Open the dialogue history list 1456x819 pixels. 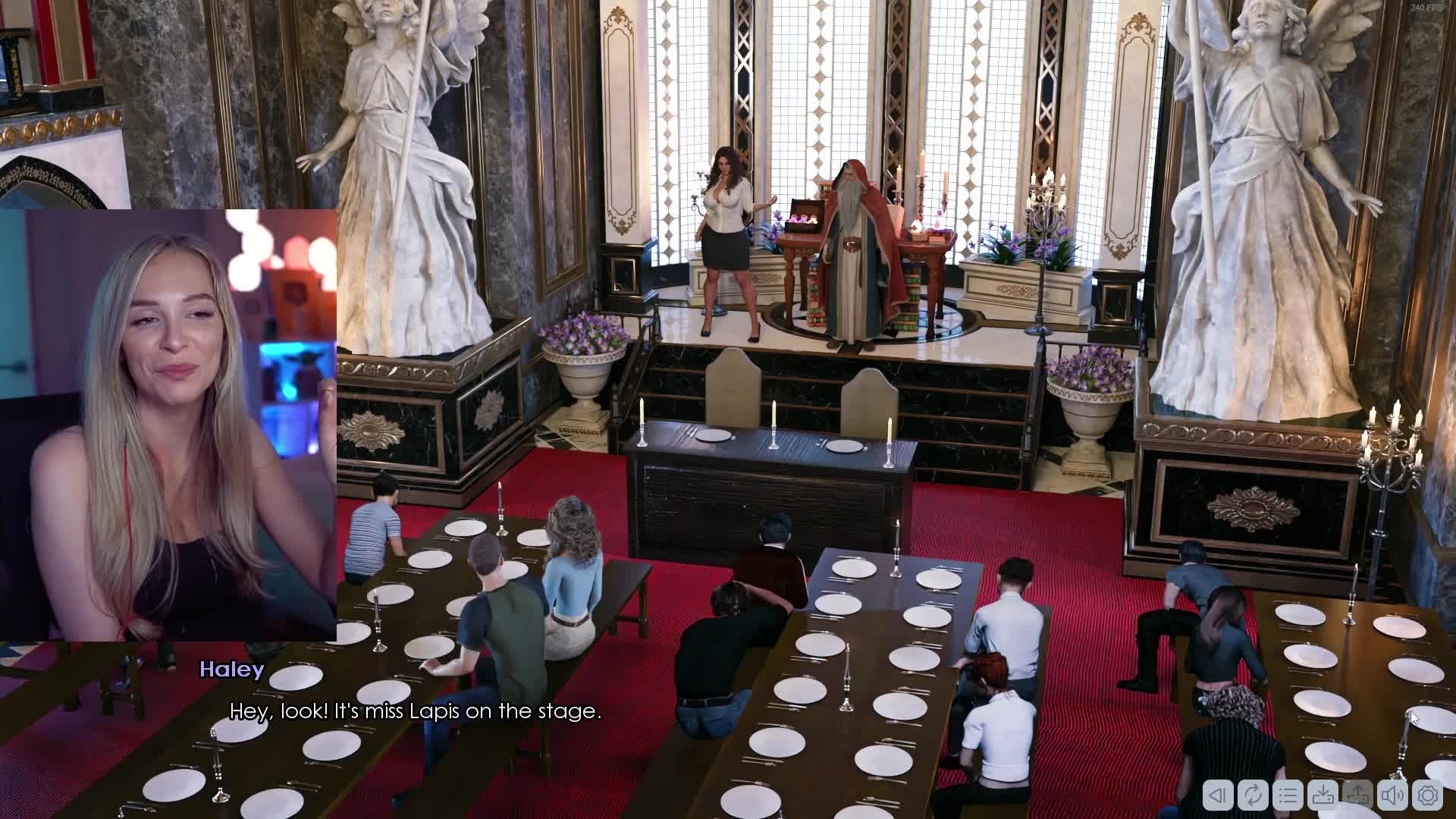tap(1288, 795)
